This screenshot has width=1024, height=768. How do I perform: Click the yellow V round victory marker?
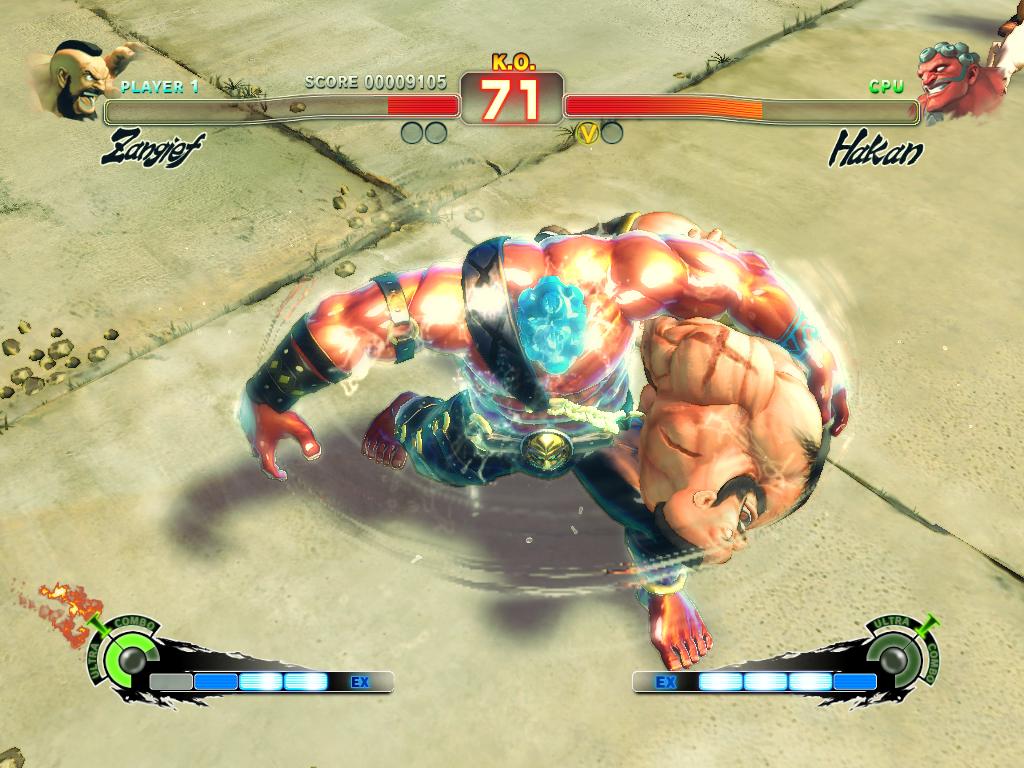[x=588, y=132]
